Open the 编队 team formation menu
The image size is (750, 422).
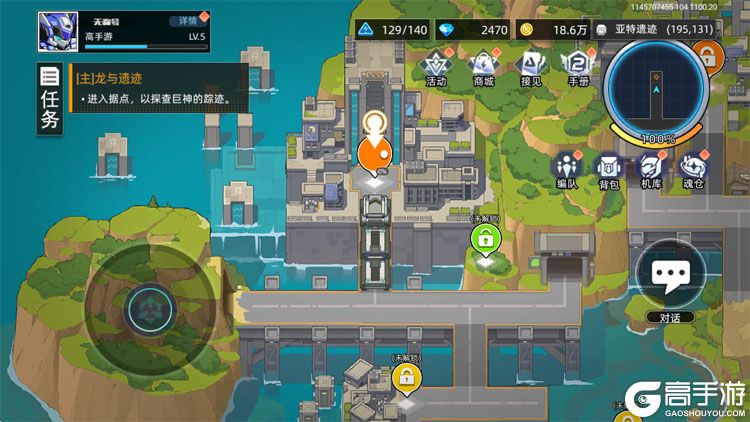pyautogui.click(x=568, y=170)
